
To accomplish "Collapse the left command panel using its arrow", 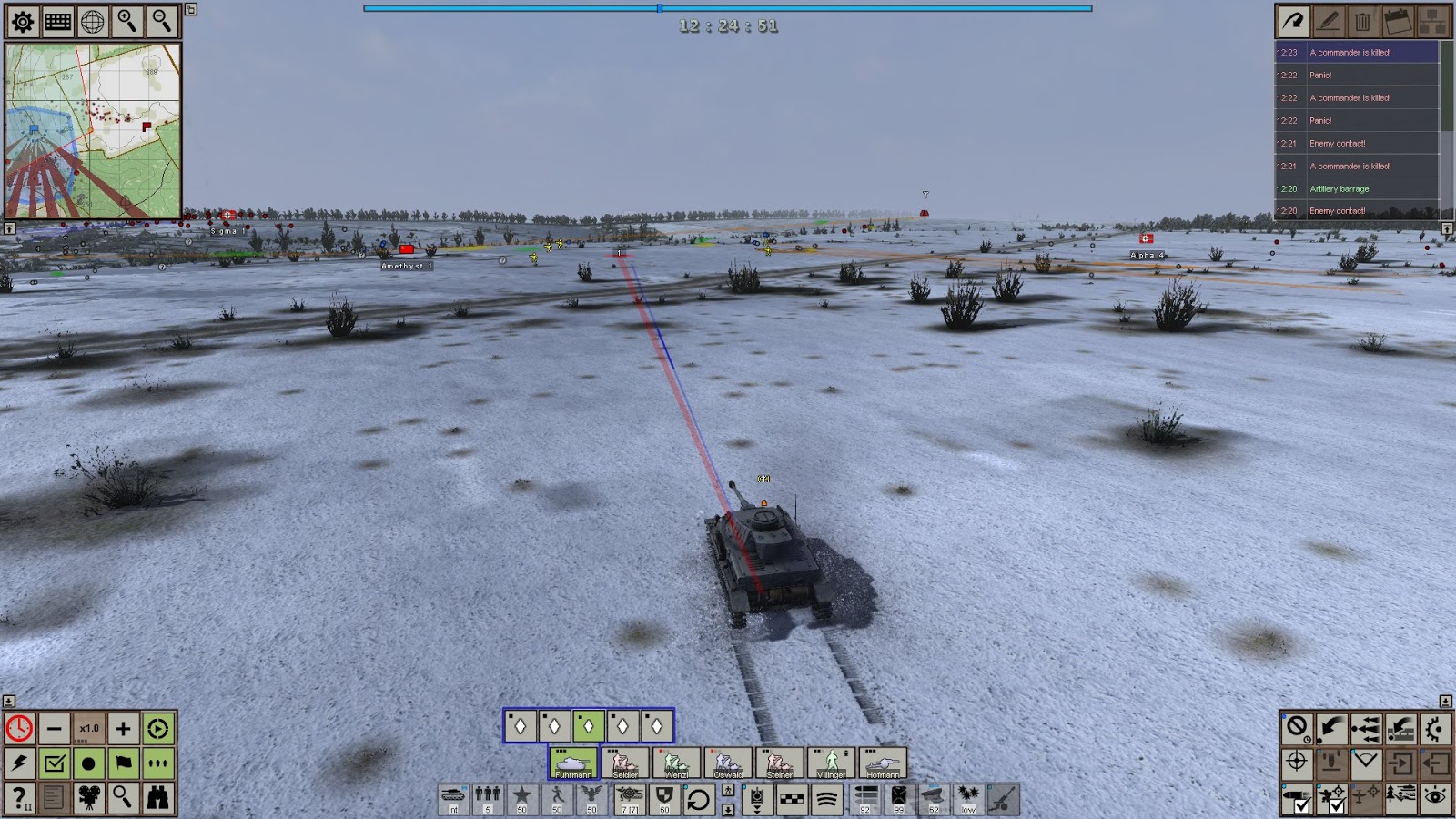I will point(8,701).
